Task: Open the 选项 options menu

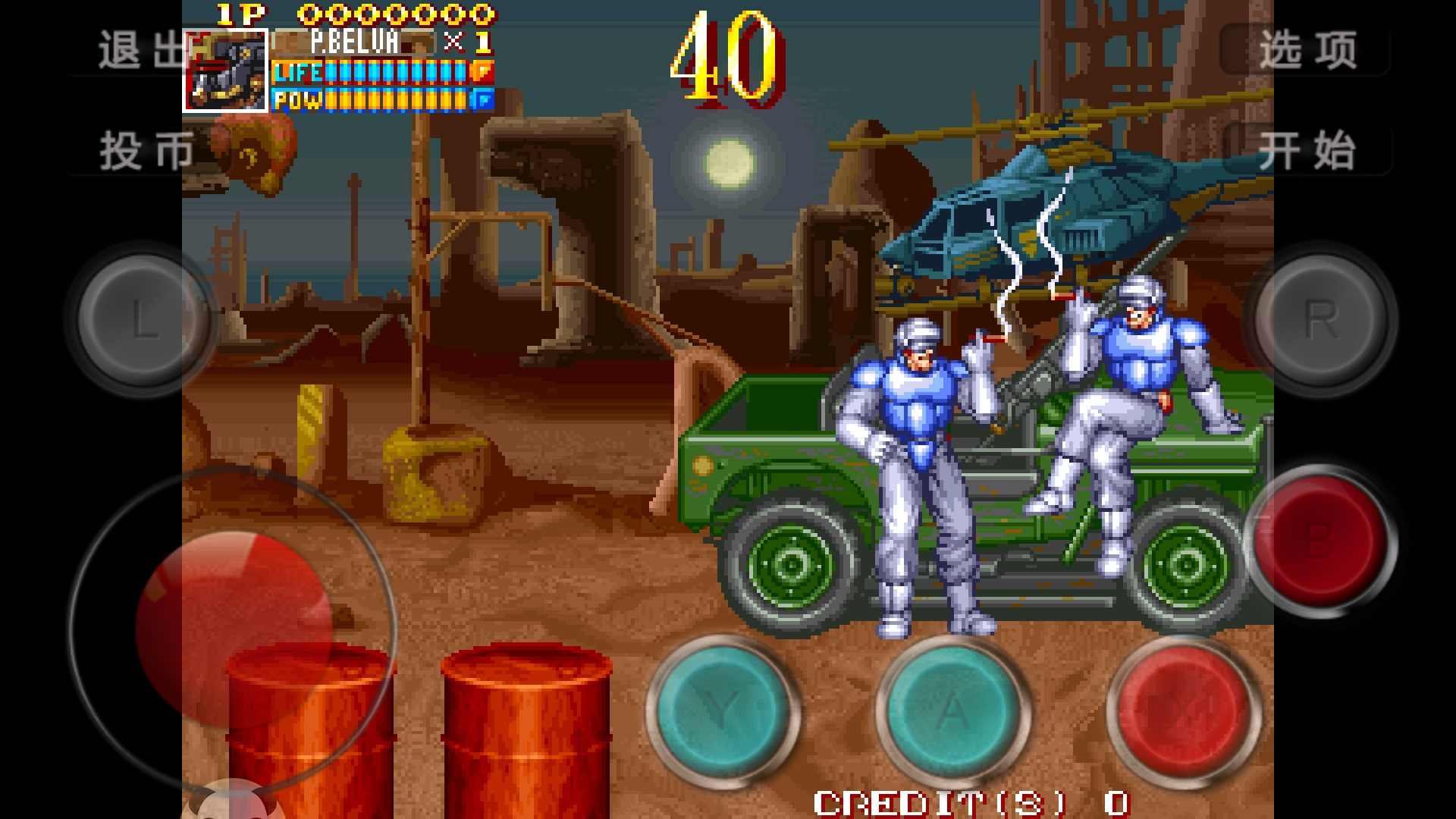Action: pos(1307,52)
